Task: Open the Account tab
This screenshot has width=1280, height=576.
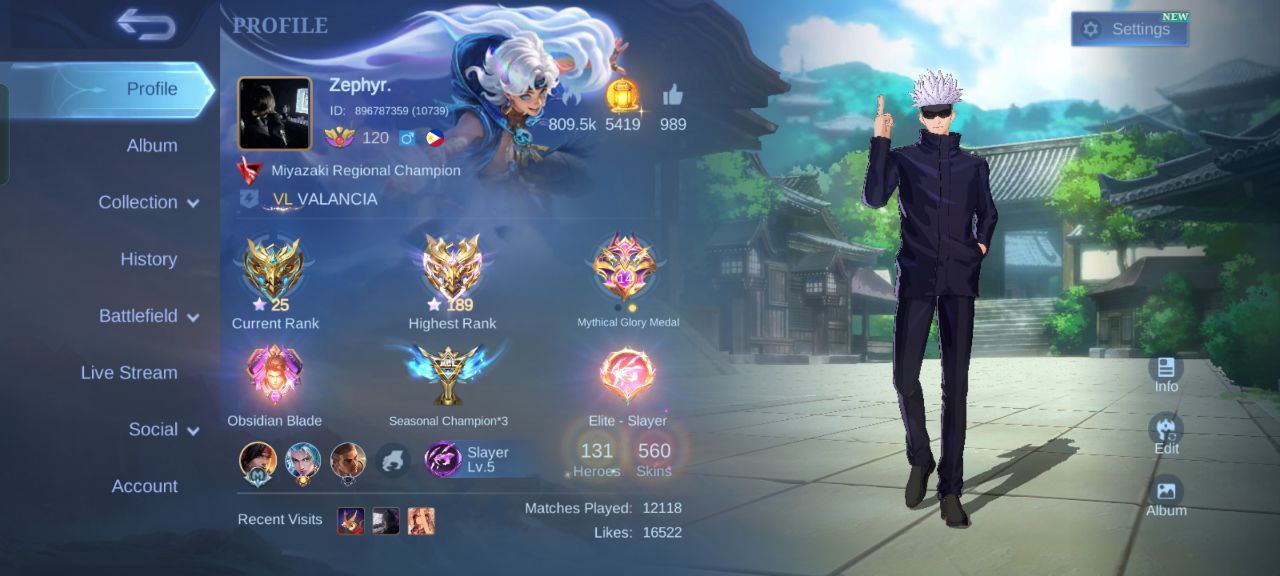Action: point(144,487)
